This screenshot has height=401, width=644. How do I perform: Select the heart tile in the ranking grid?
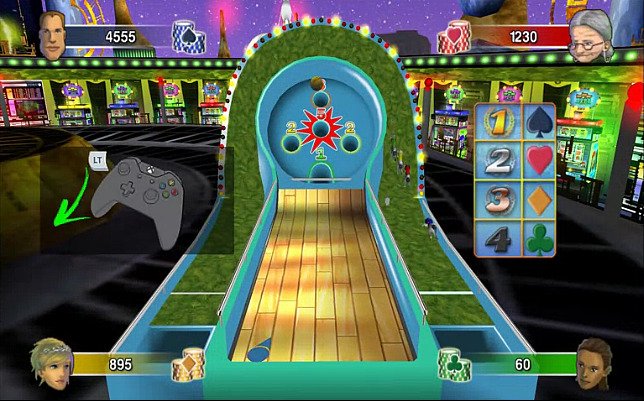click(538, 160)
